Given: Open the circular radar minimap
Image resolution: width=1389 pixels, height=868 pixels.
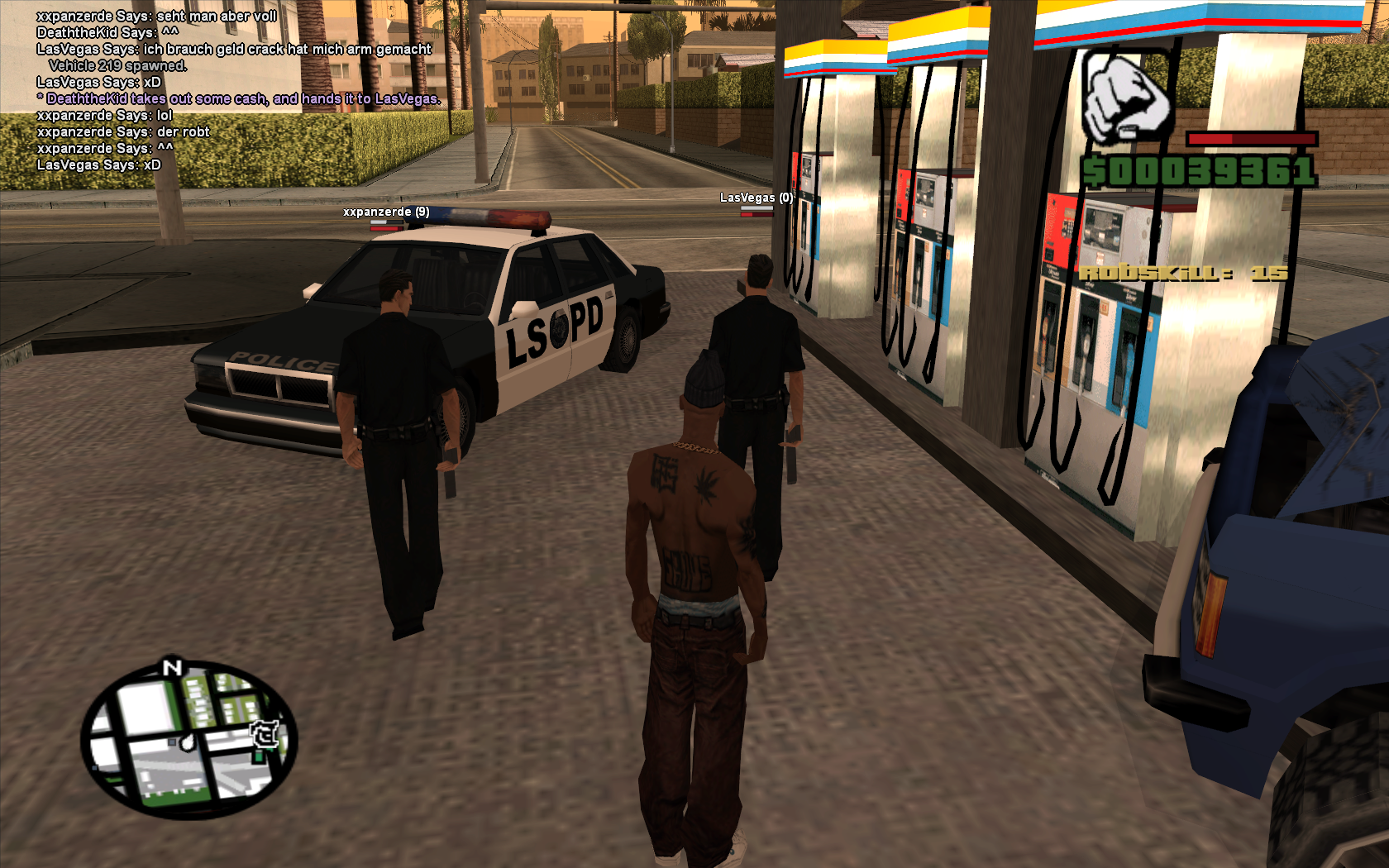Looking at the screenshot, I should click(189, 738).
